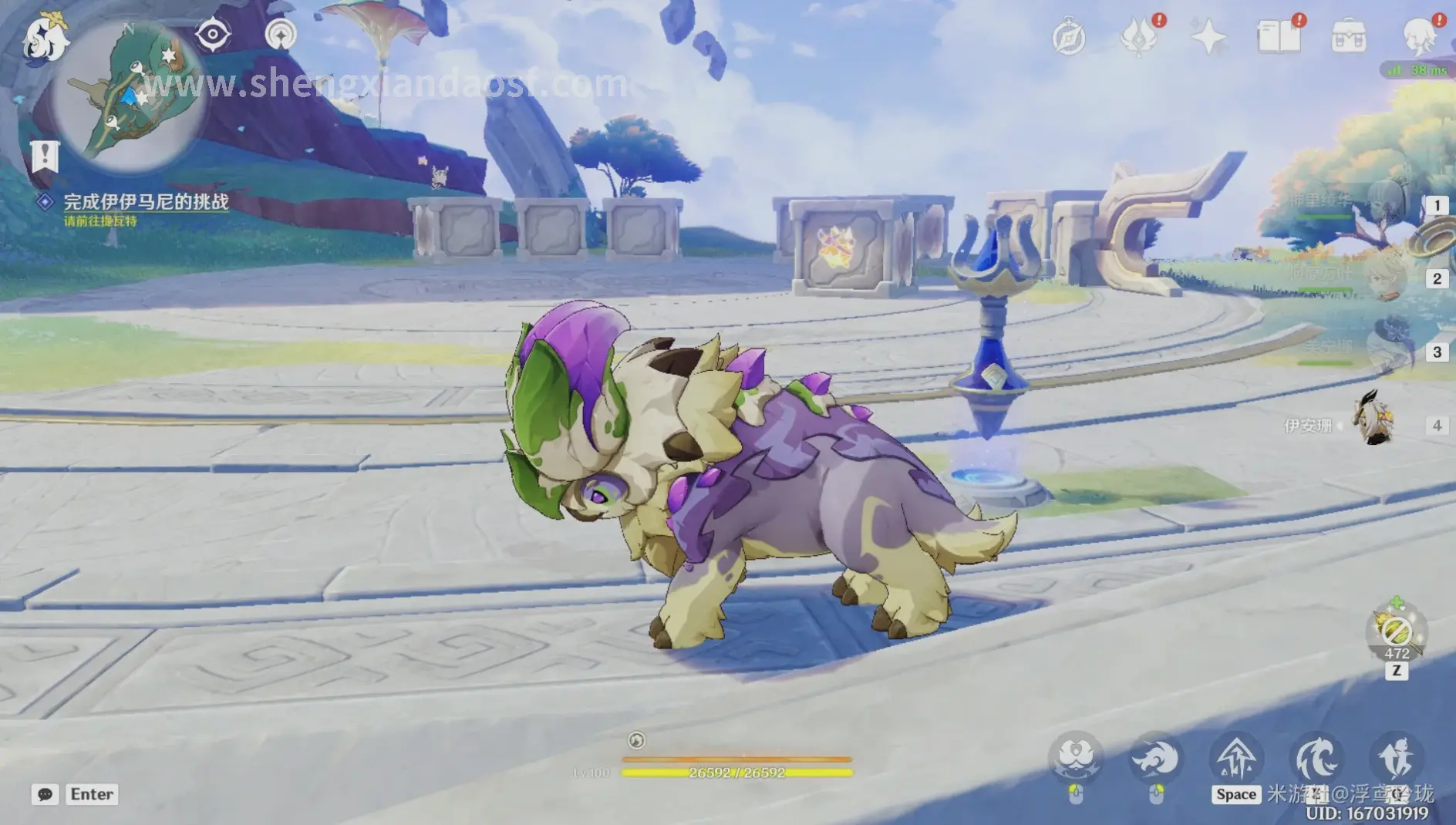Viewport: 1456px width, 825px height.
Task: Select party member 伊安珊
Action: tap(1374, 423)
